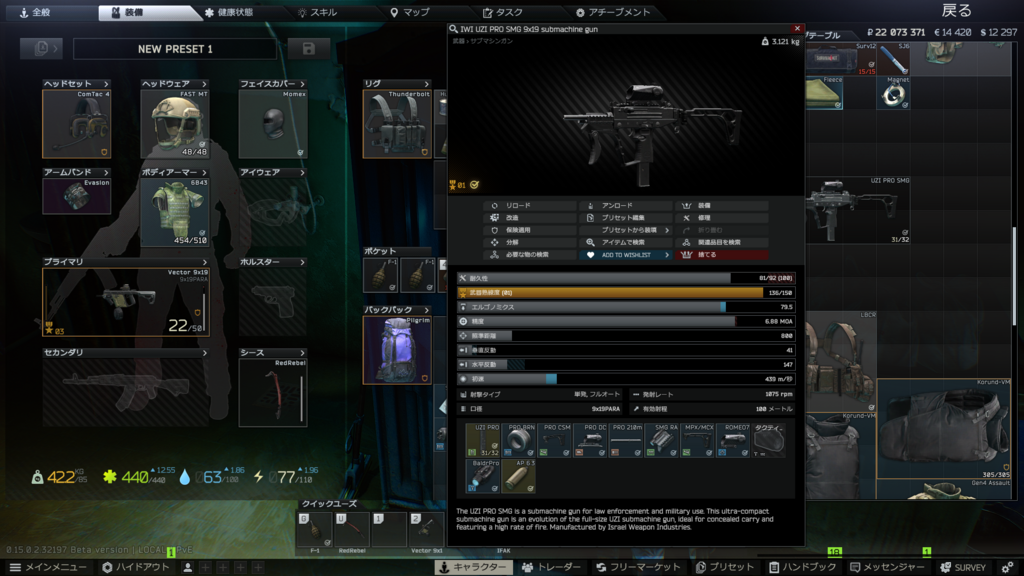Click the リロード (reload) option

click(x=529, y=205)
